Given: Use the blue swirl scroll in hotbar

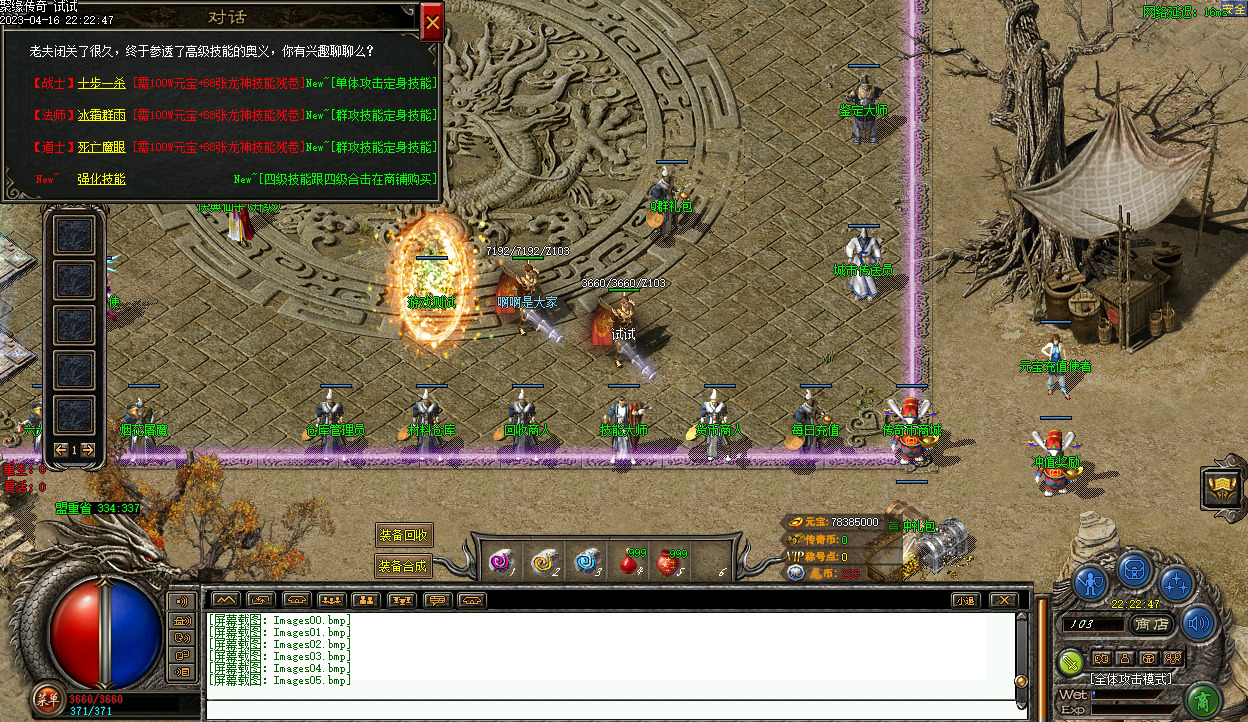Looking at the screenshot, I should tap(587, 563).
